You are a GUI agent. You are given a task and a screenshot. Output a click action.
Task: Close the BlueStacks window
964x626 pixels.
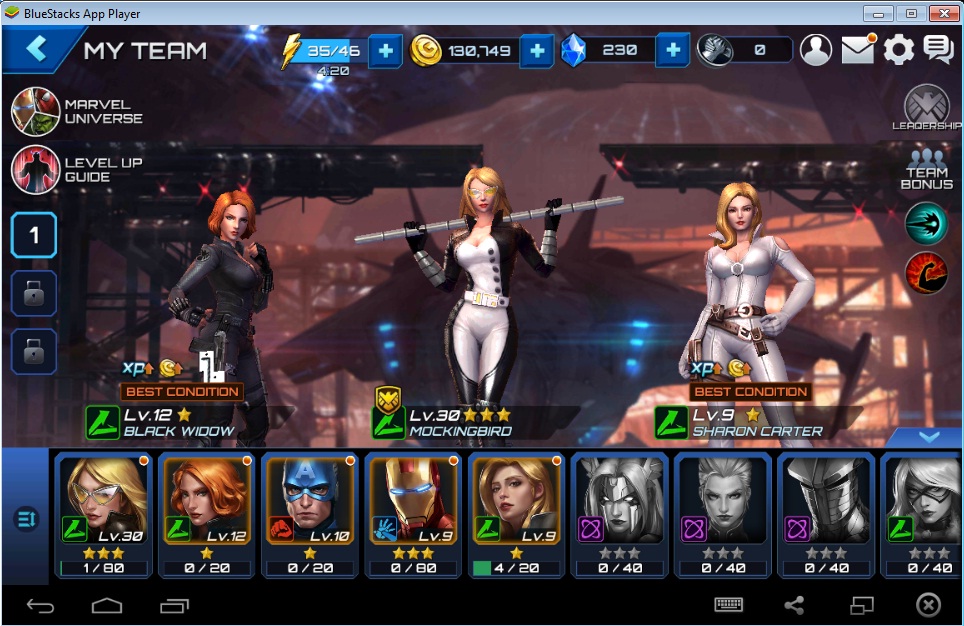[942, 13]
